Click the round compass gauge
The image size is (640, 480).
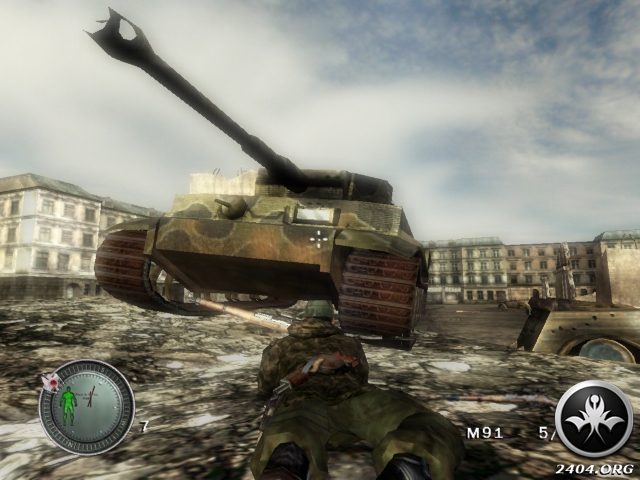click(x=86, y=406)
